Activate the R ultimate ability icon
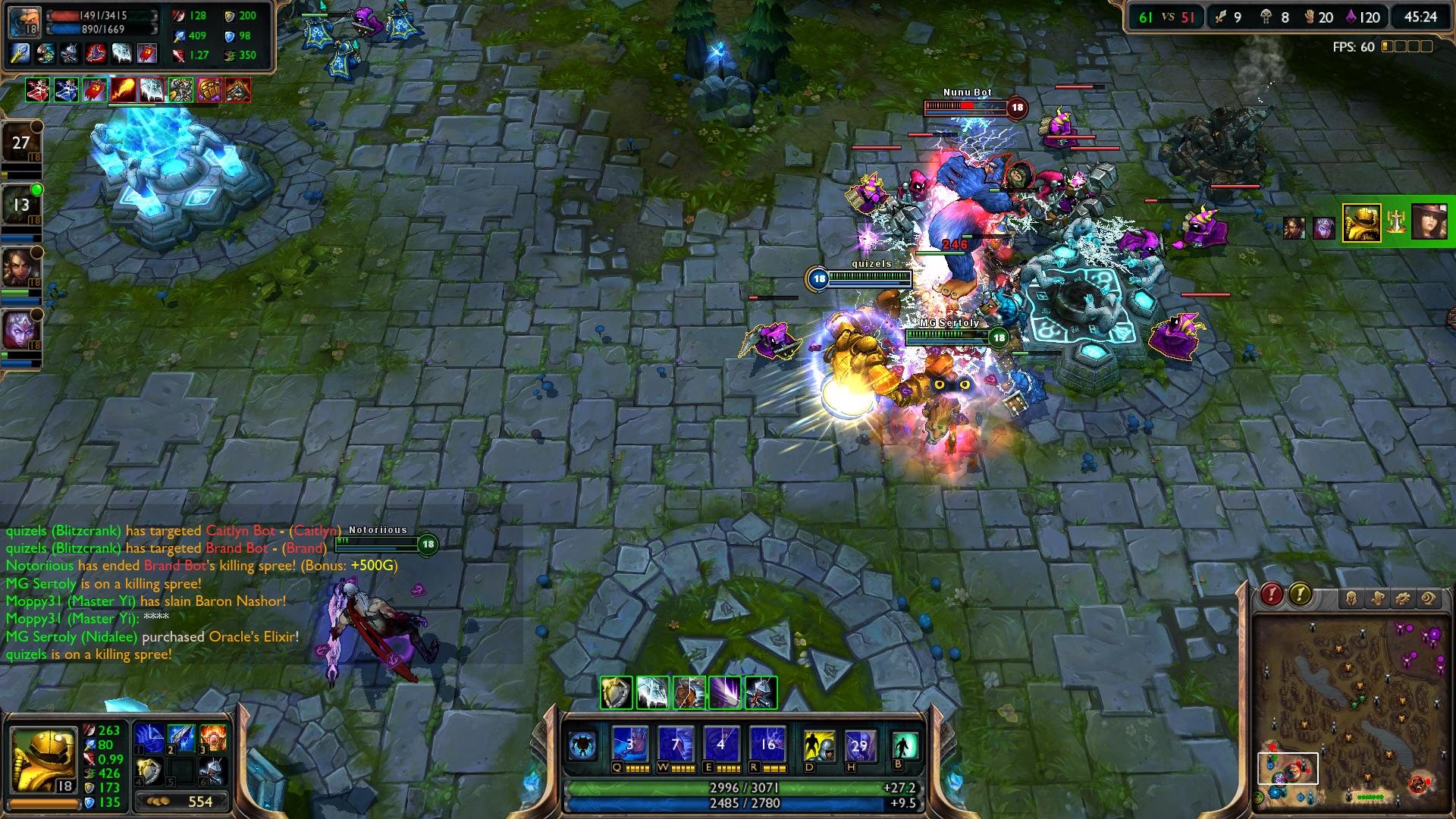 pos(767,745)
